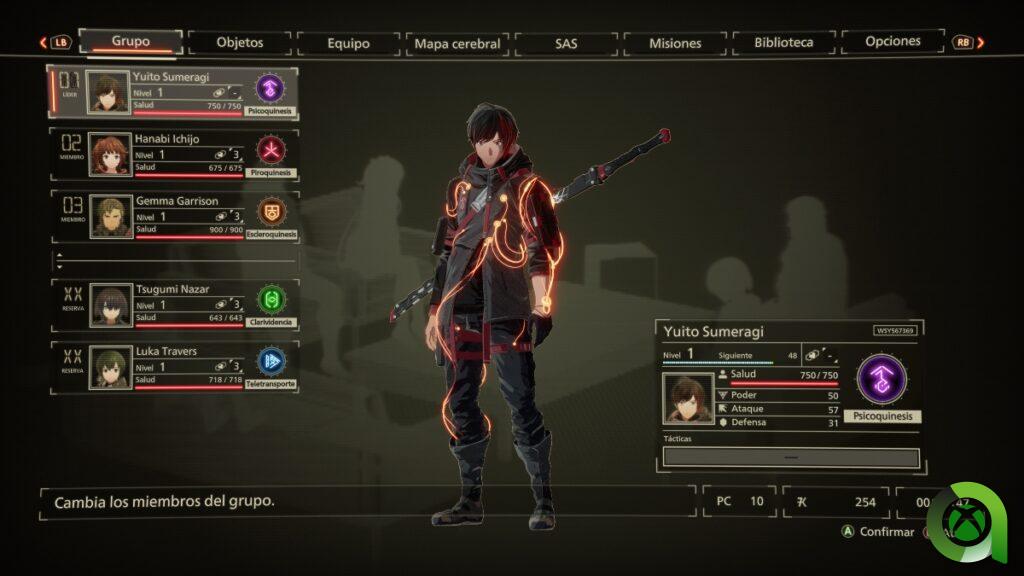This screenshot has height=576, width=1024.
Task: Switch to the Biblioteca tab
Action: tap(785, 43)
